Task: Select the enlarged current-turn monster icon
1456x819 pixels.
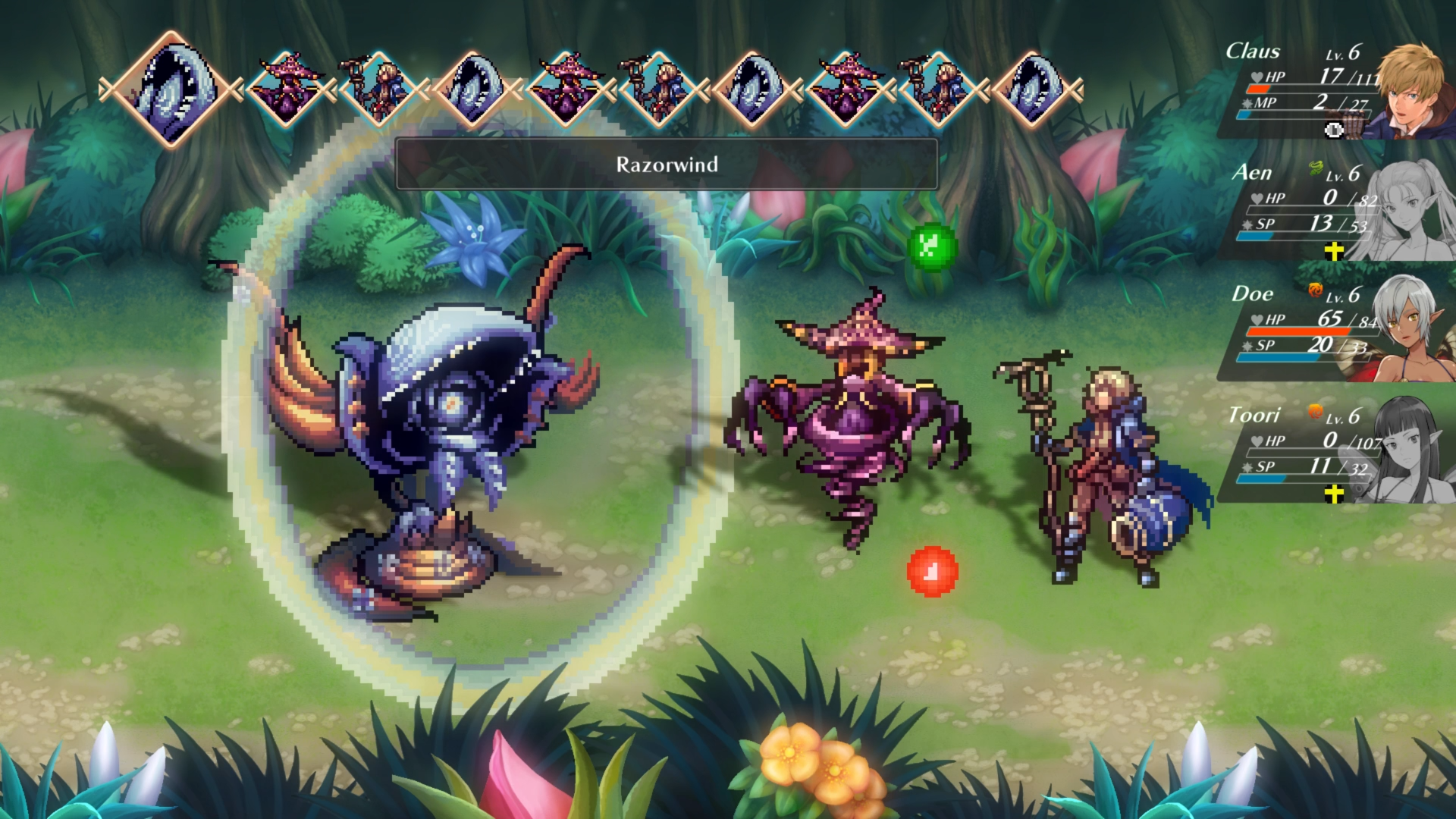Action: tap(172, 89)
